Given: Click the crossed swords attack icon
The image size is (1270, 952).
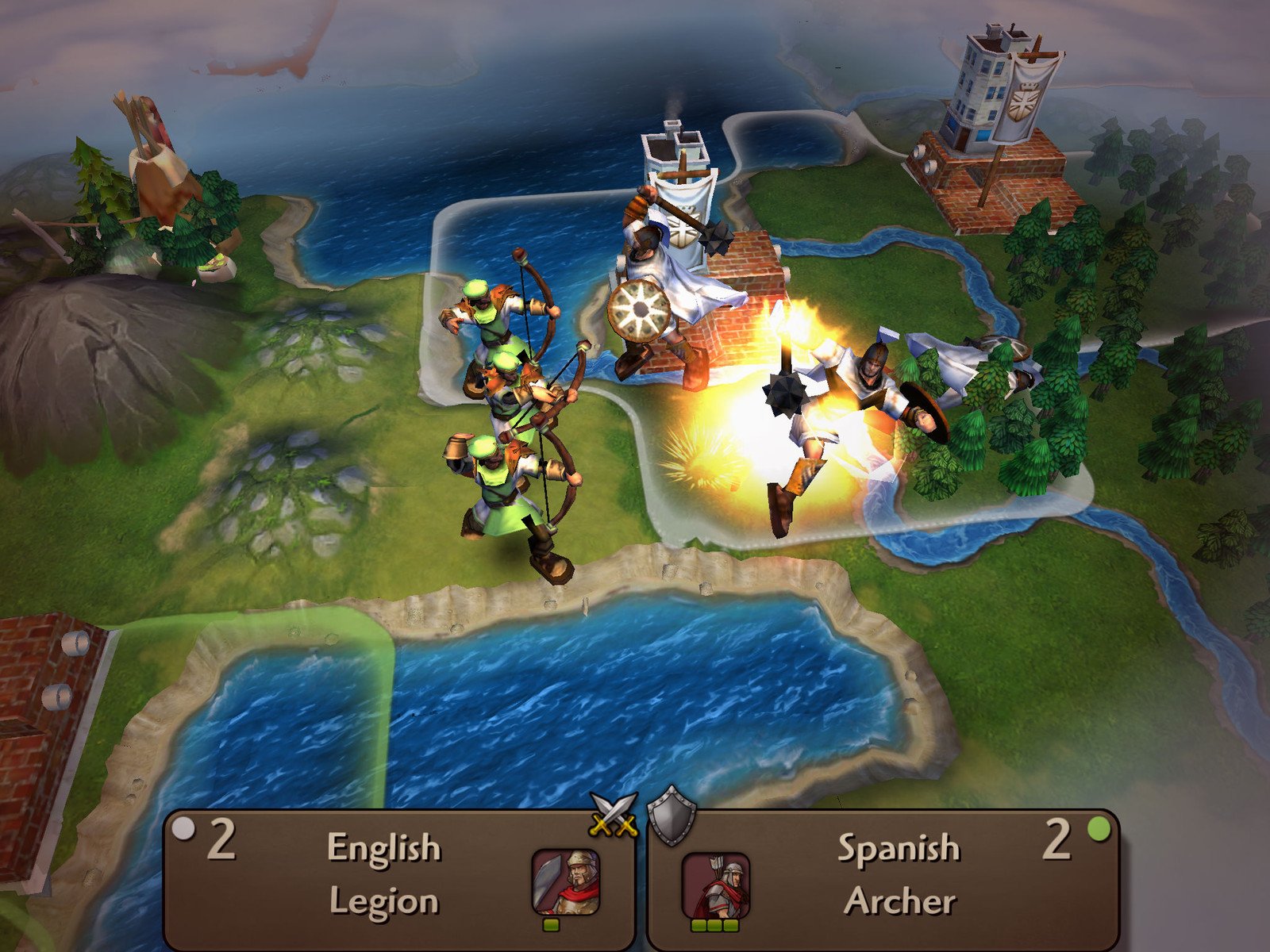Looking at the screenshot, I should coord(614,815).
